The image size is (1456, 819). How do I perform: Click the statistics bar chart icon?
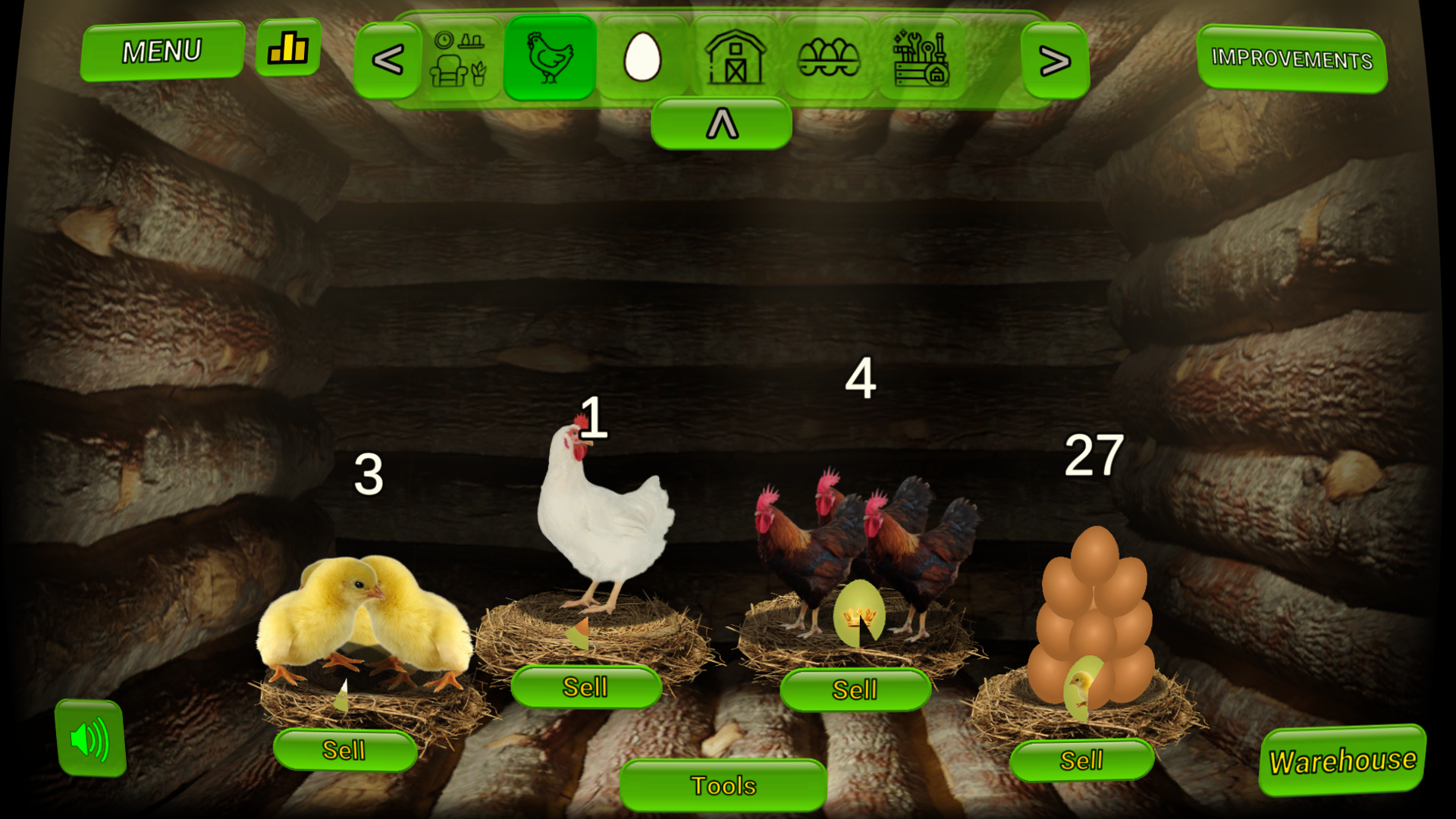pos(288,49)
